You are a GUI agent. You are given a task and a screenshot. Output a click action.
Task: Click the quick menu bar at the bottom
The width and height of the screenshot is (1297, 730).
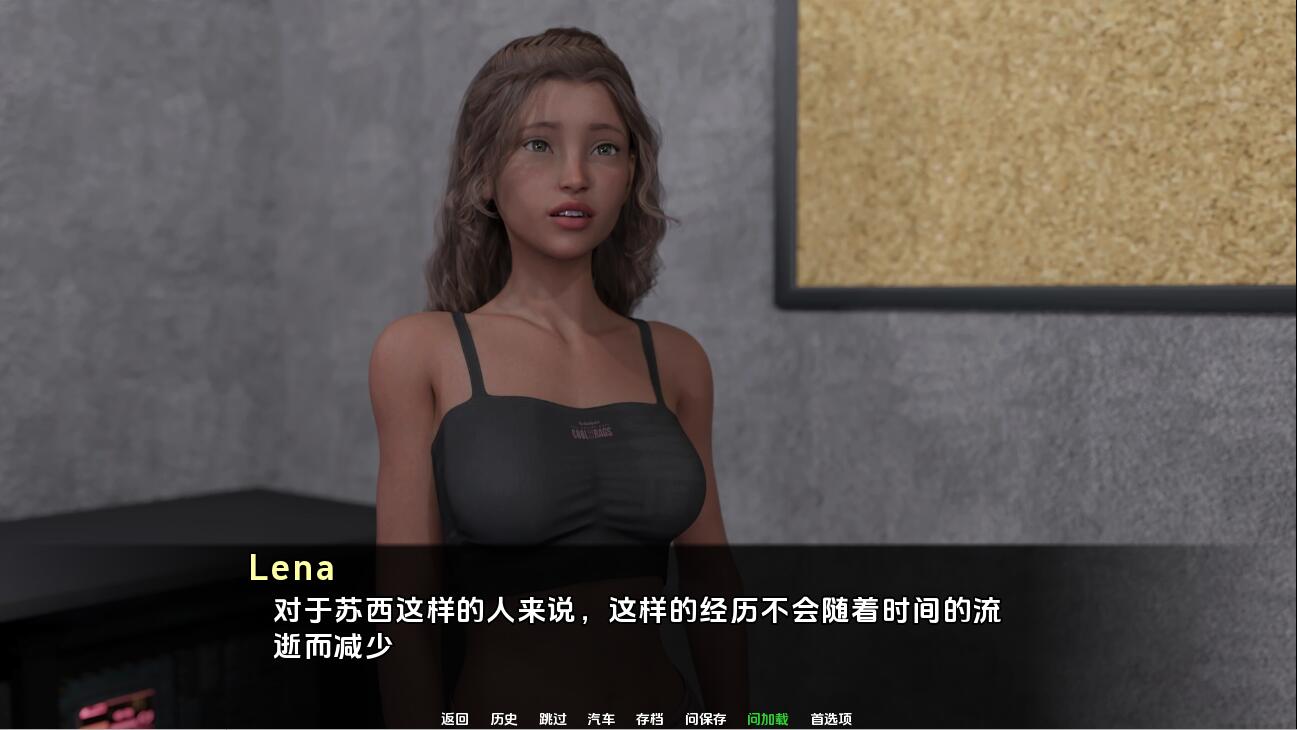(x=645, y=718)
